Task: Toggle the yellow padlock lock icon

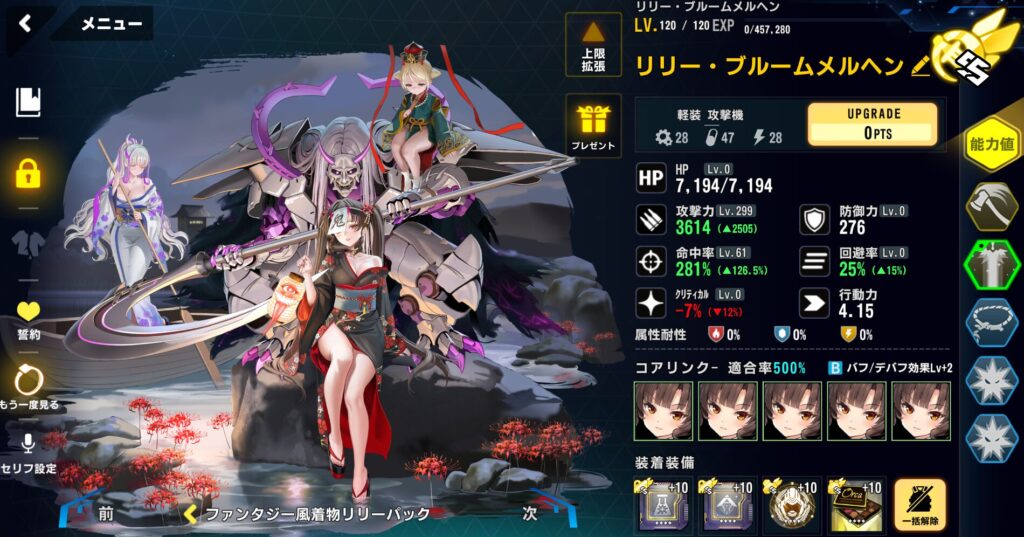Action: 28,173
